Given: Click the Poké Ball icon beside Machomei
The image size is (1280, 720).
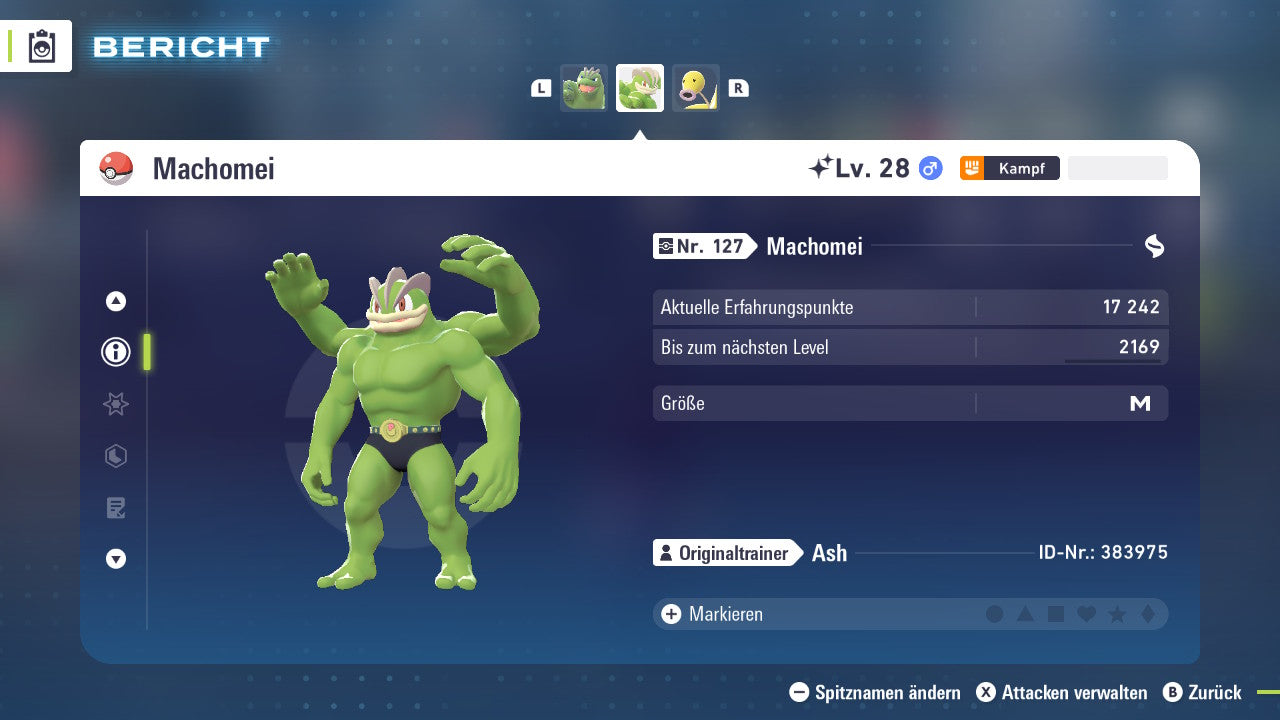Looking at the screenshot, I should 114,168.
